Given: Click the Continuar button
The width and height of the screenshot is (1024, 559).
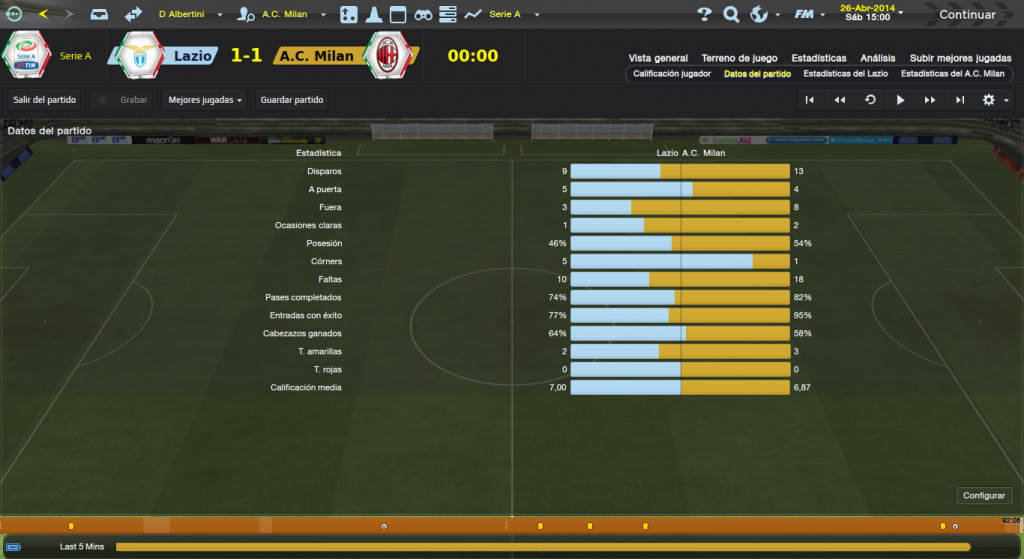Looking at the screenshot, I should click(x=966, y=15).
